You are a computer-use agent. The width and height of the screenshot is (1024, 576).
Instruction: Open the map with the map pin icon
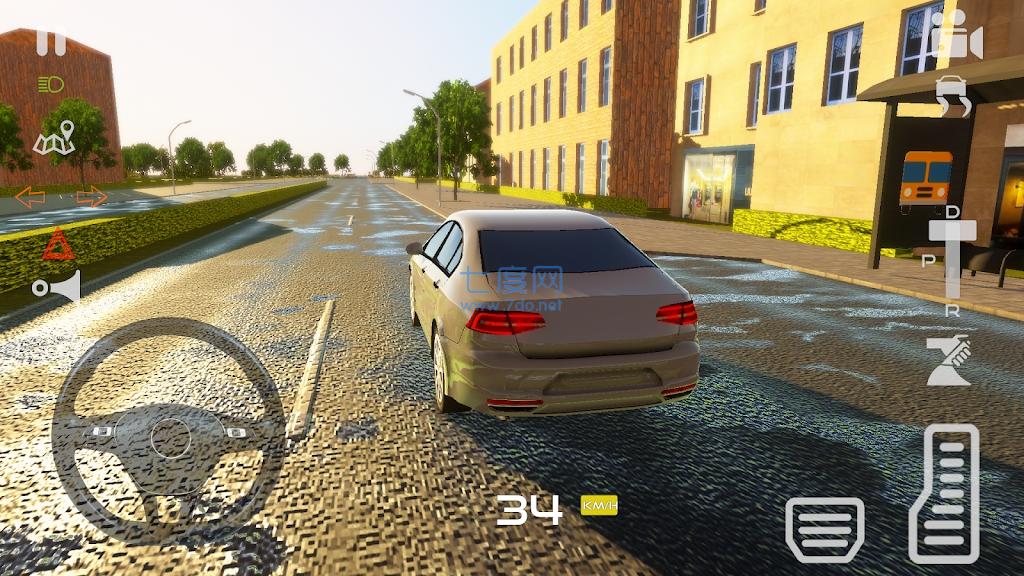pos(55,139)
